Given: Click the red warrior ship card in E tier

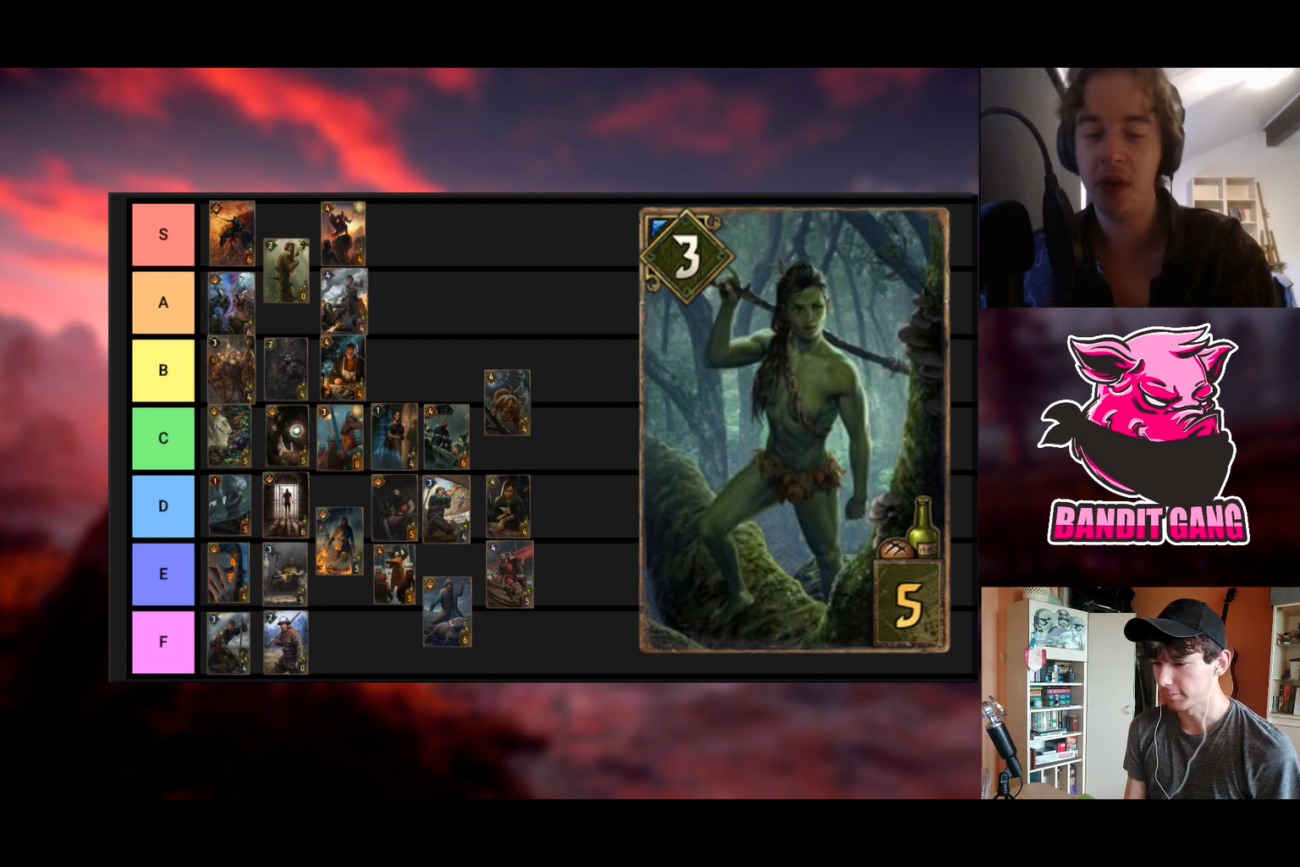Looking at the screenshot, I should pos(509,574).
